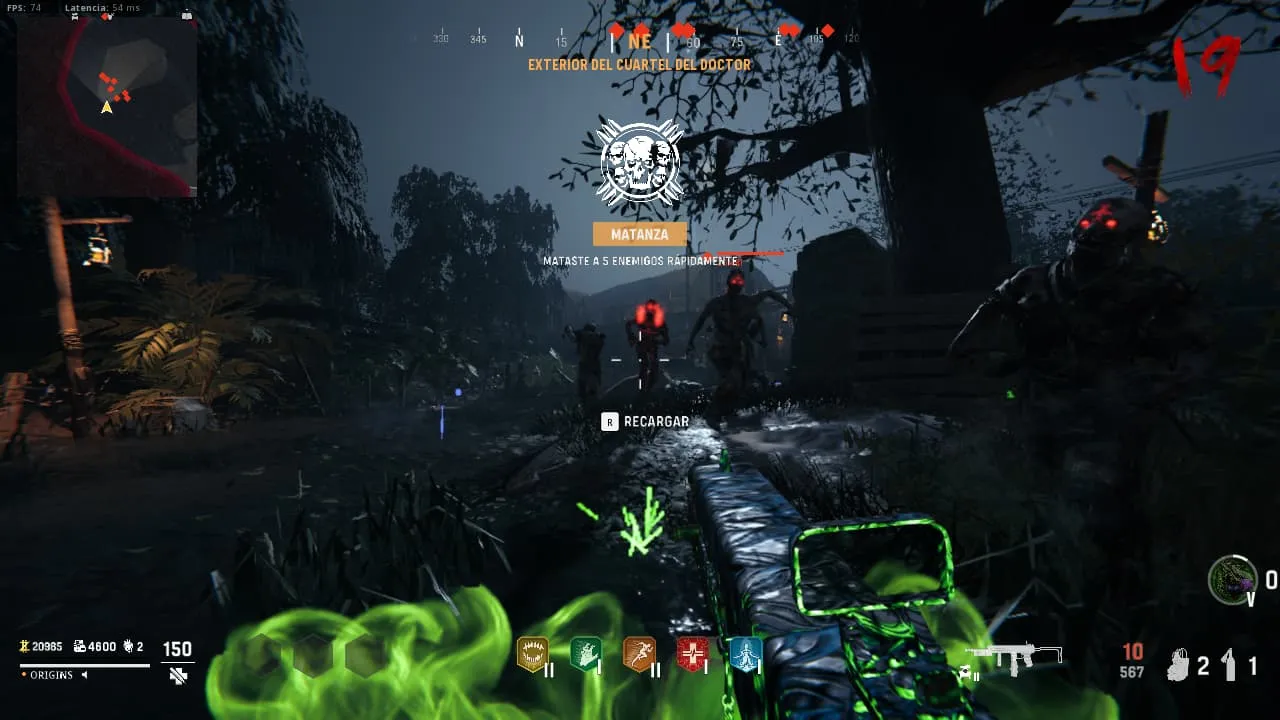The image size is (1280, 720).
Task: Select the equipped submachine gun icon
Action: tap(1011, 656)
